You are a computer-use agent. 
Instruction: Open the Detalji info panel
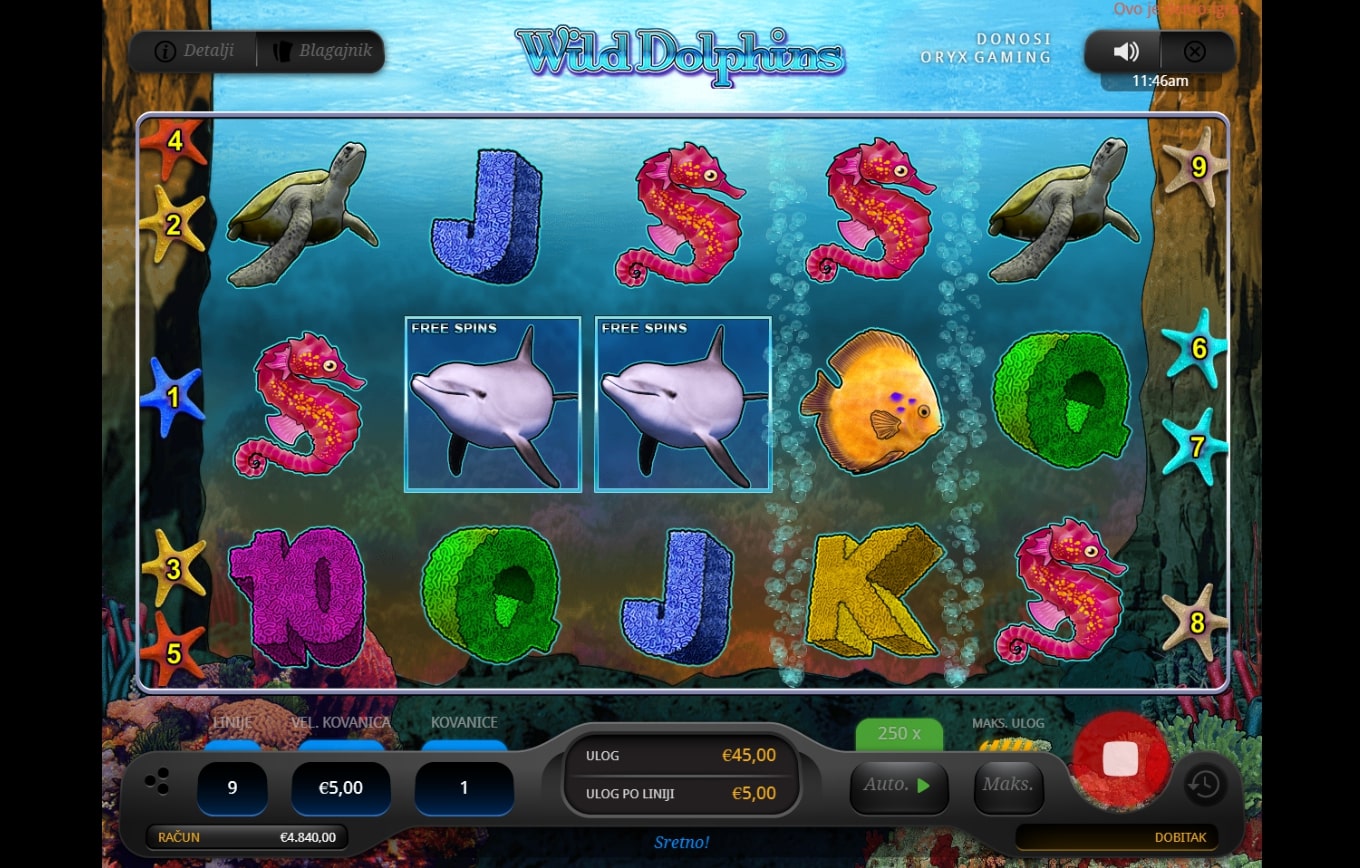pyautogui.click(x=193, y=51)
